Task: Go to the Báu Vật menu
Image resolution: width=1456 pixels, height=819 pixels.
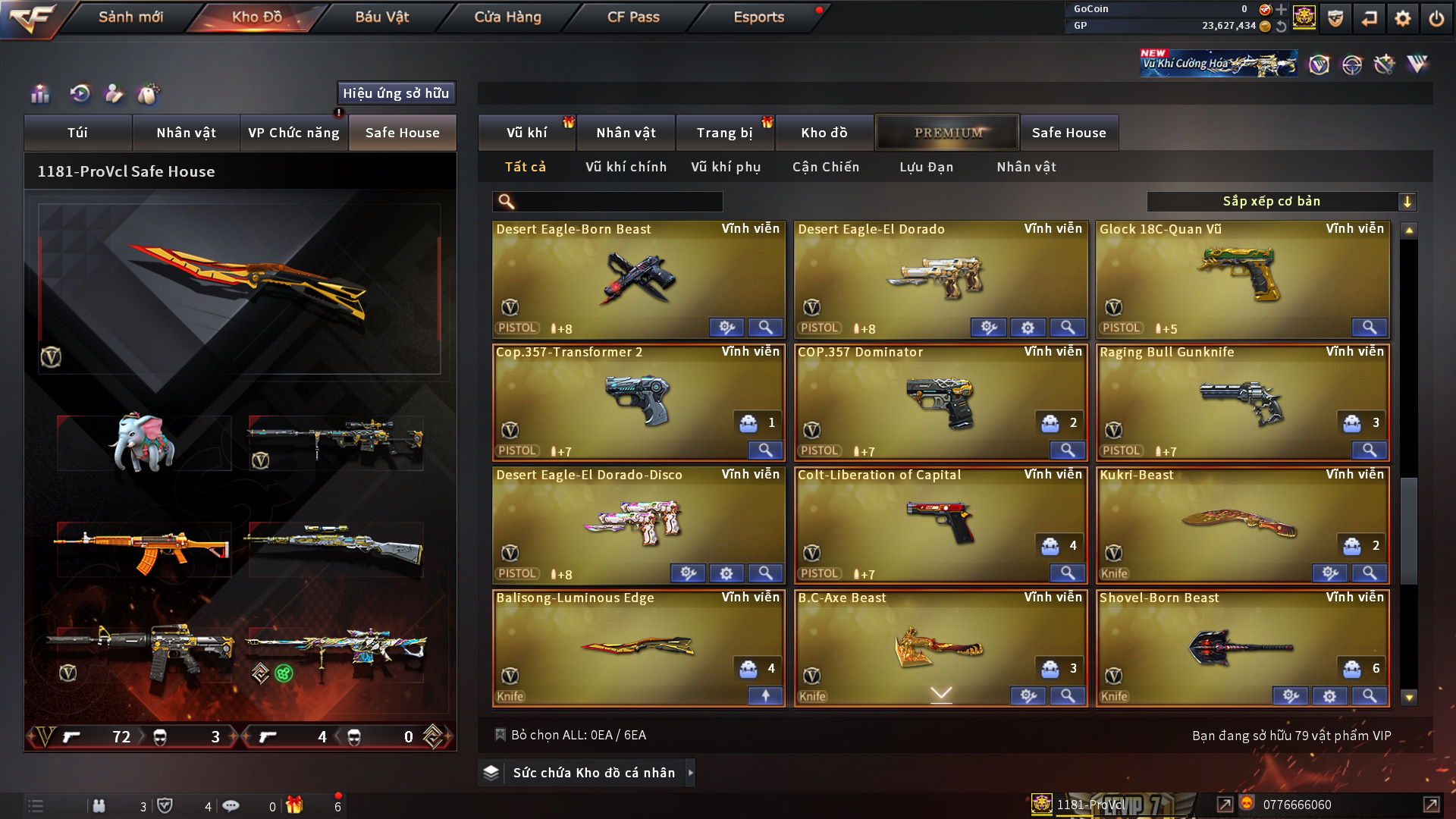Action: 381,17
